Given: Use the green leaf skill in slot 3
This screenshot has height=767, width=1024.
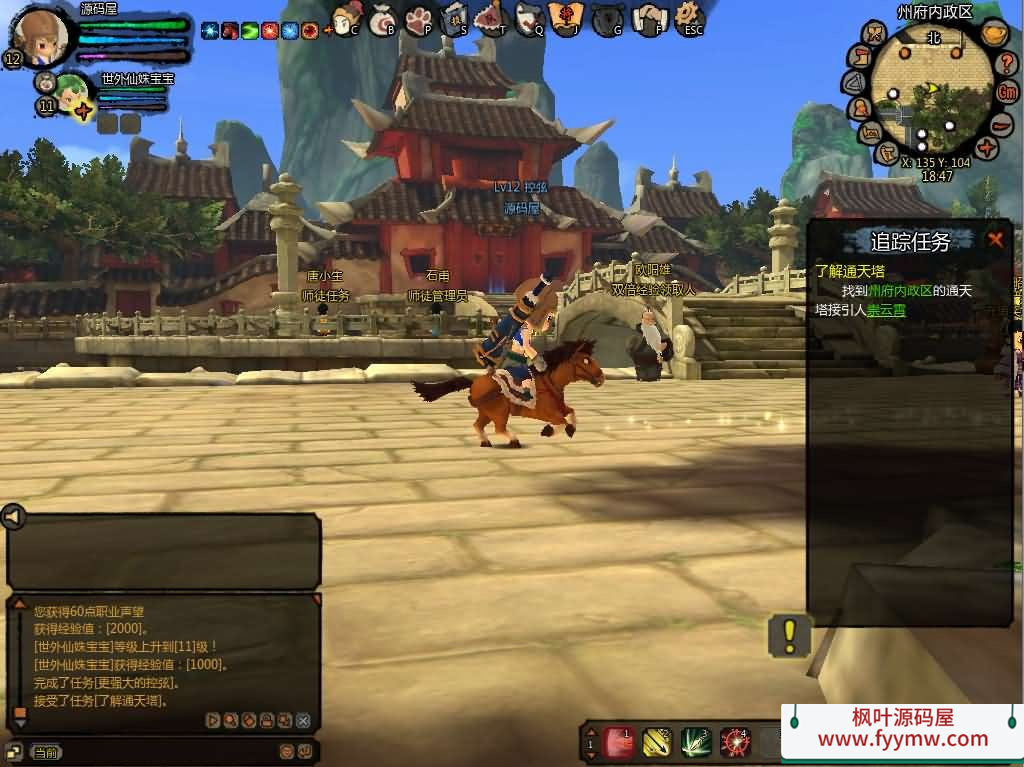Looking at the screenshot, I should [695, 742].
